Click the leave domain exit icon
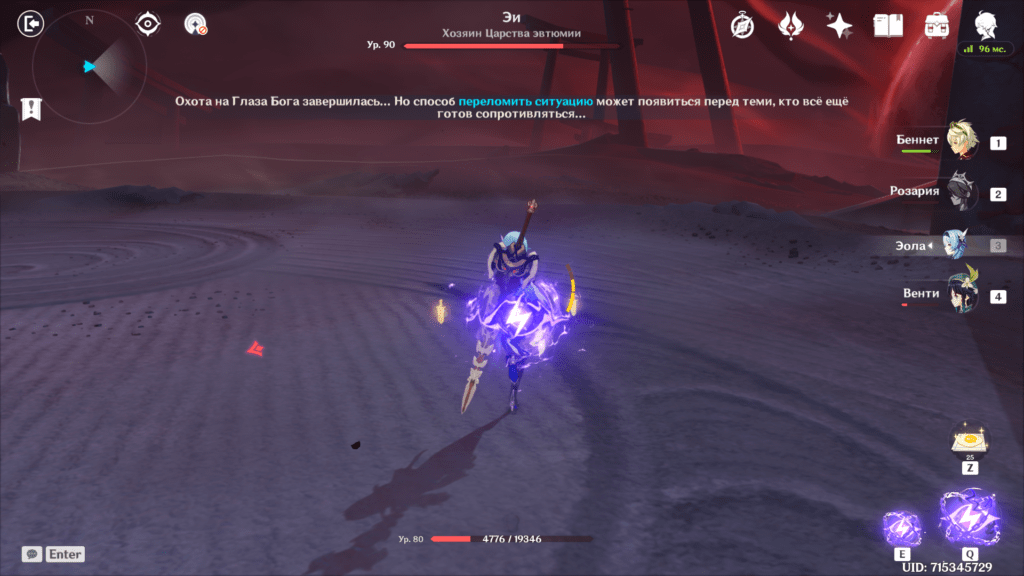Image resolution: width=1024 pixels, height=576 pixels. click(x=31, y=23)
